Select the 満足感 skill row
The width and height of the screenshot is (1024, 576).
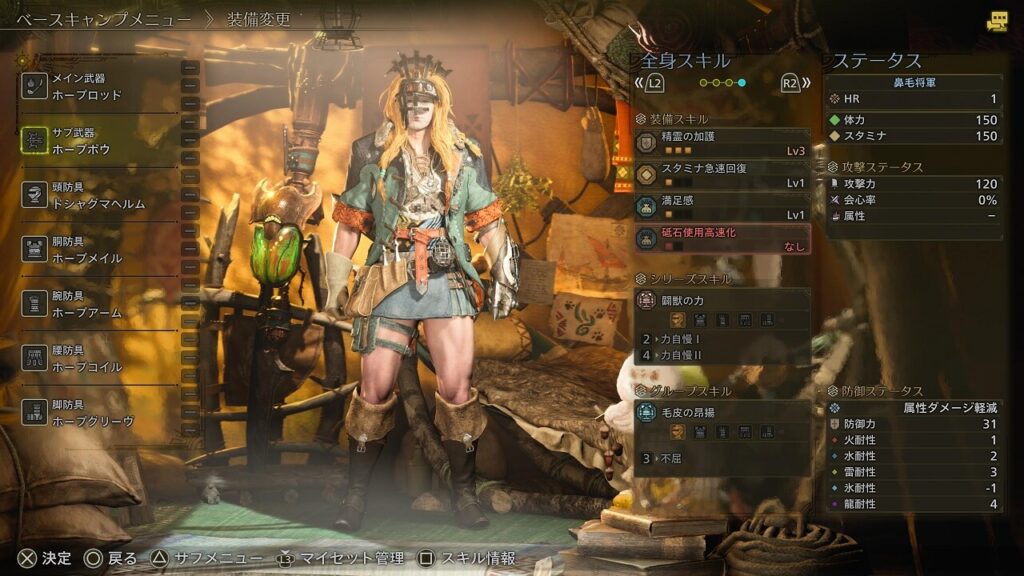pos(721,207)
